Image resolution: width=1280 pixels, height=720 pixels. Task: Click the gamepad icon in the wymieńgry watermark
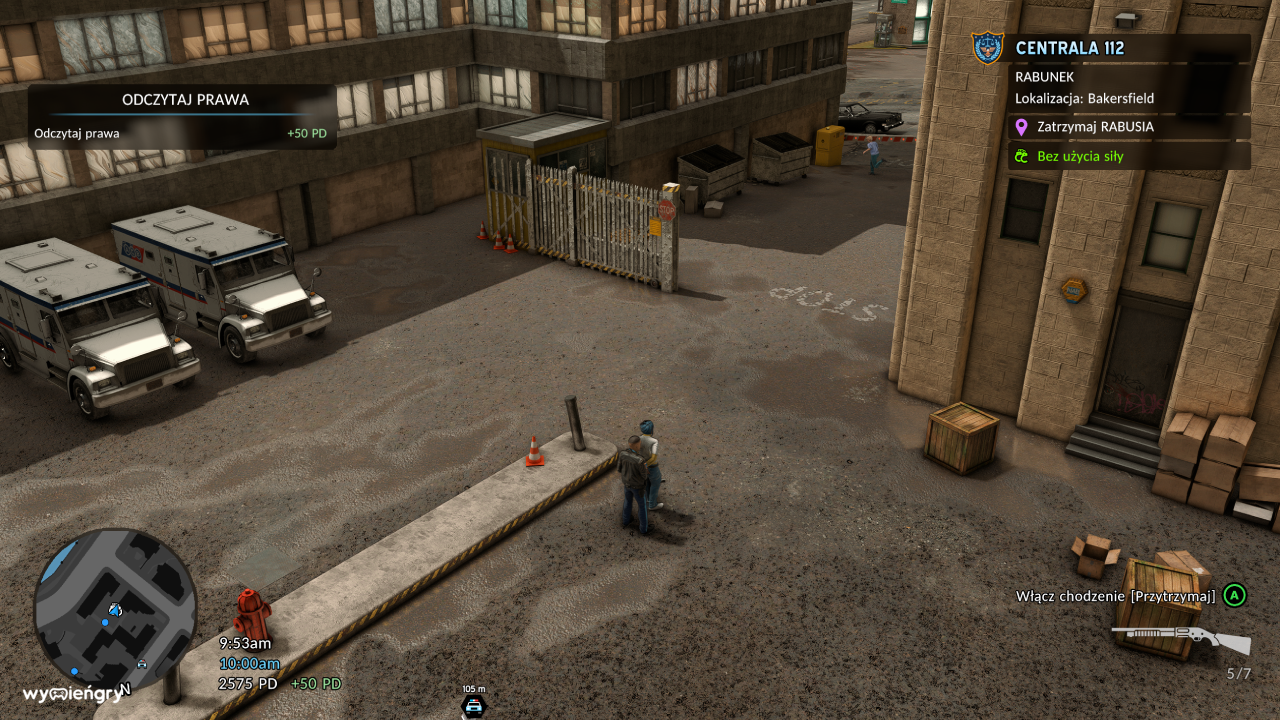pyautogui.click(x=58, y=695)
